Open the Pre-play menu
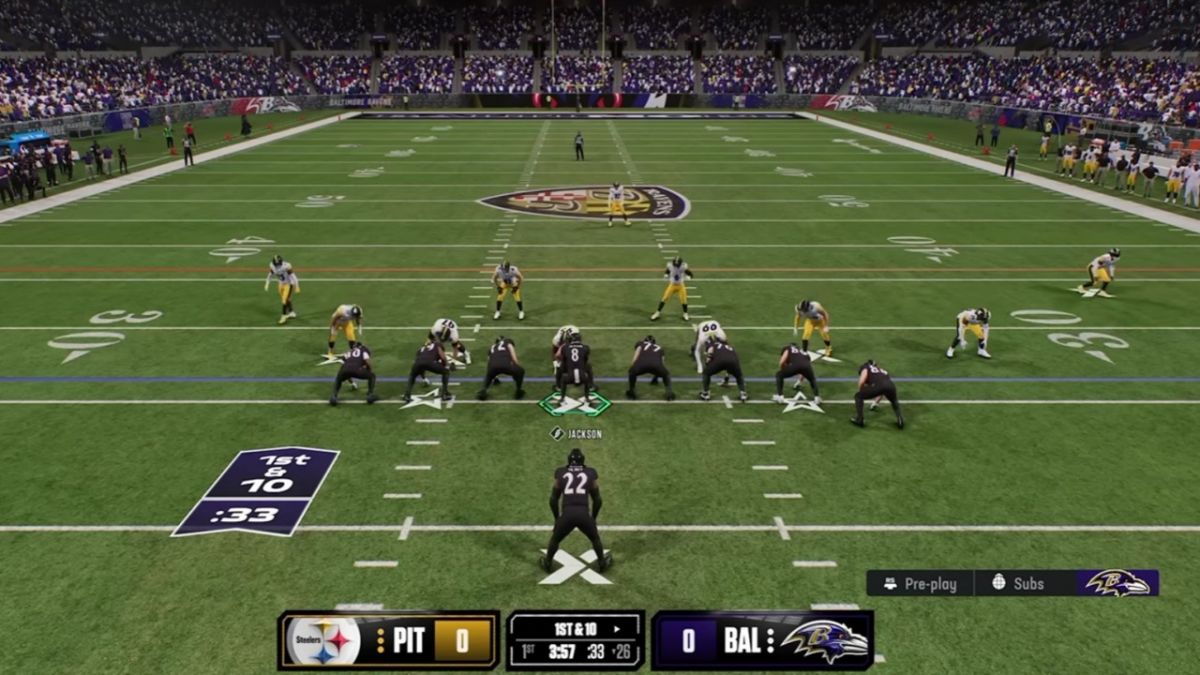Image resolution: width=1200 pixels, height=675 pixels. click(x=920, y=584)
